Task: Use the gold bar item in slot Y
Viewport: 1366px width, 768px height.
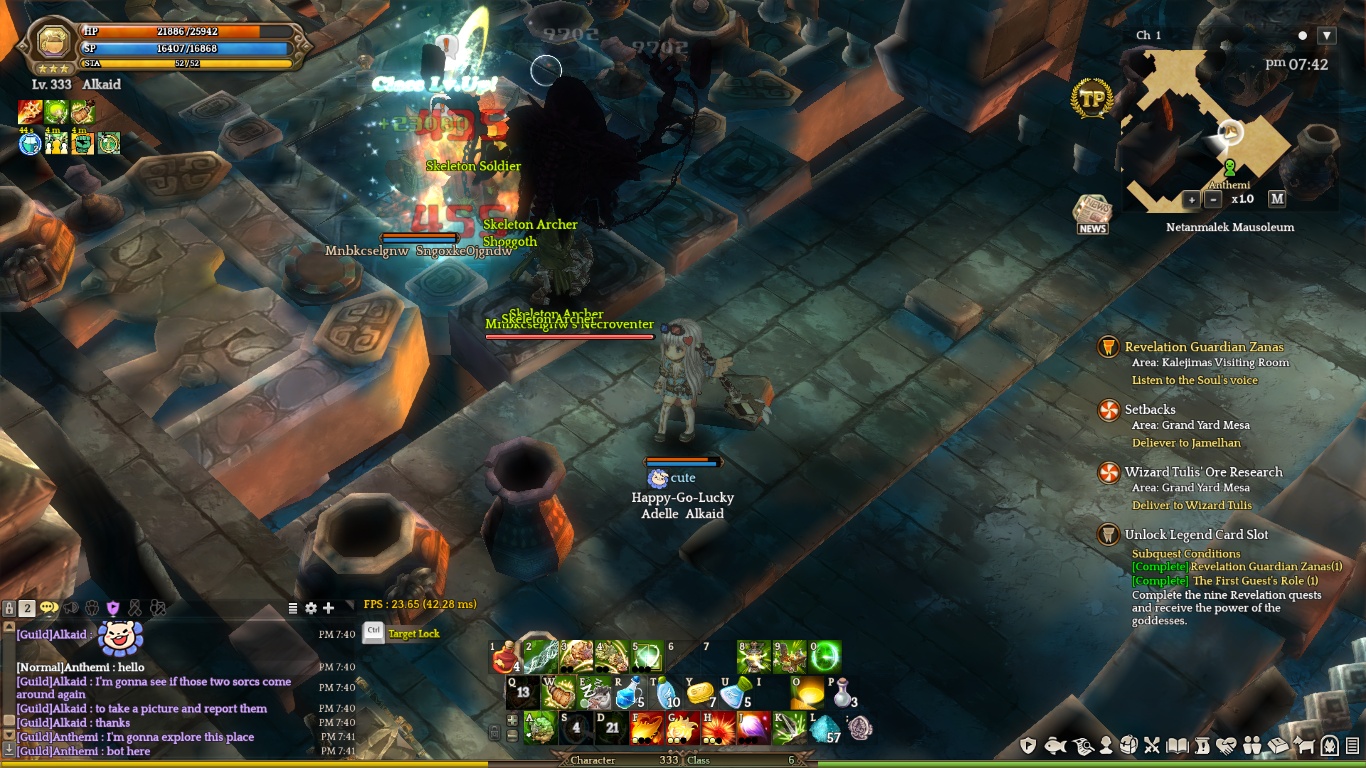Action: 700,693
